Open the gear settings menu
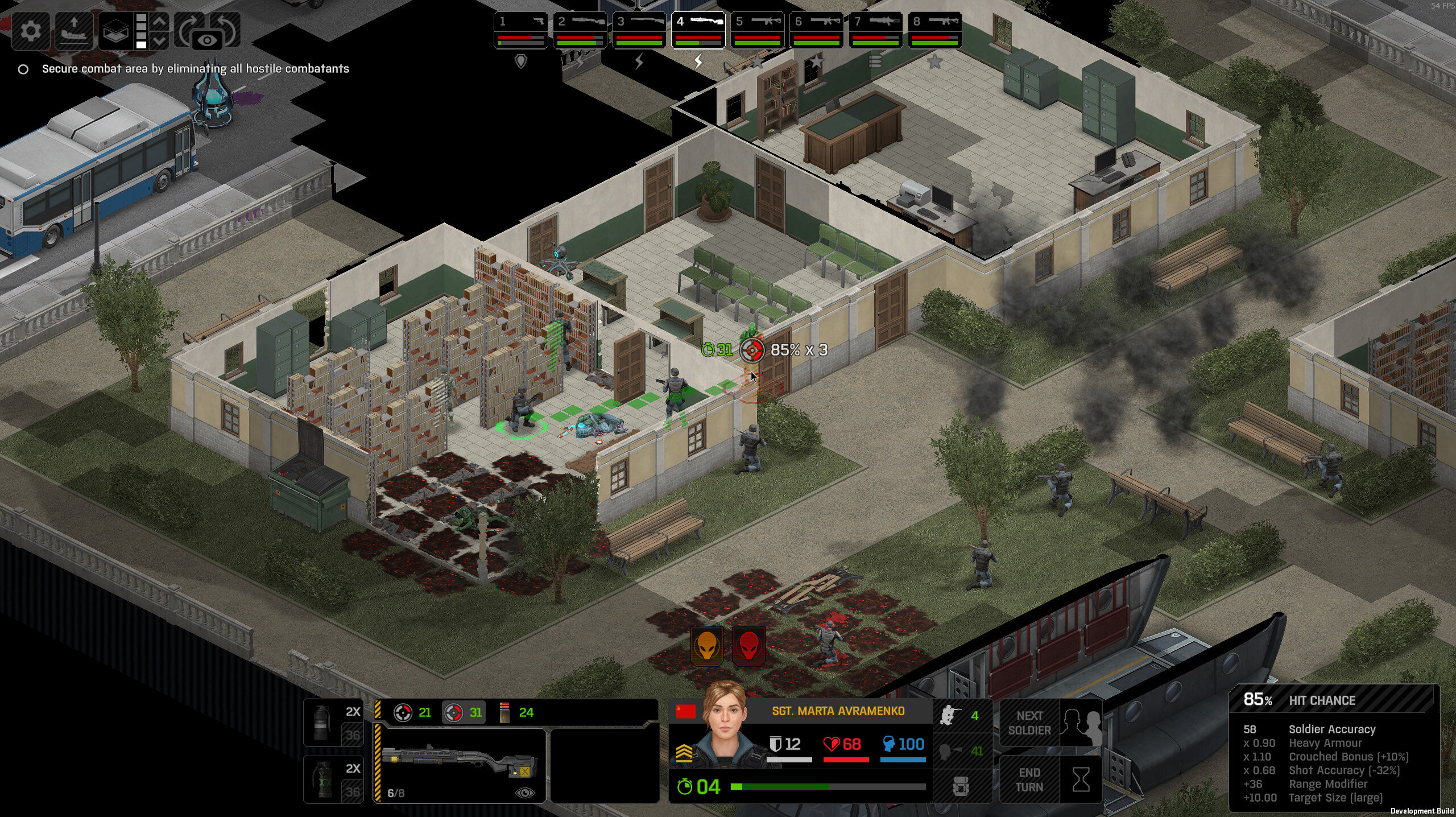This screenshot has height=817, width=1456. (31, 30)
